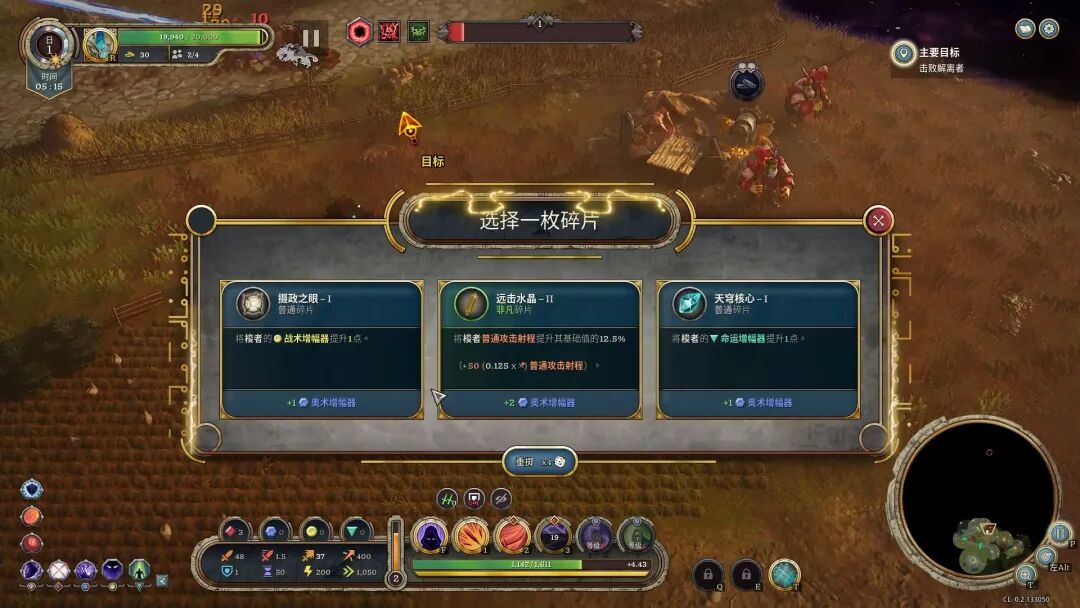Activate the hooded figure ability
1080x608 pixels.
(430, 536)
